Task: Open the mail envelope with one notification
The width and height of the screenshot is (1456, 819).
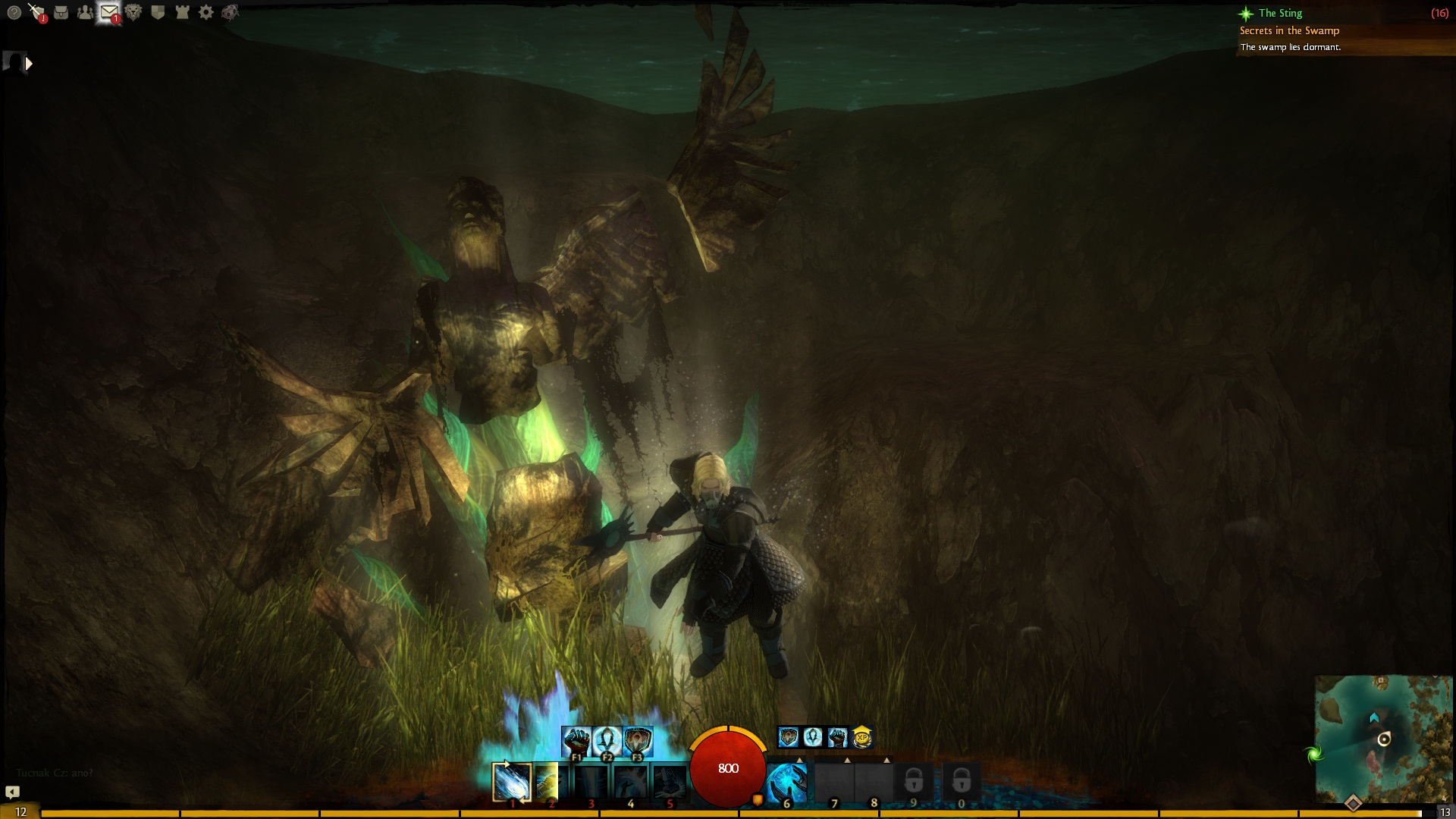Action: [109, 12]
